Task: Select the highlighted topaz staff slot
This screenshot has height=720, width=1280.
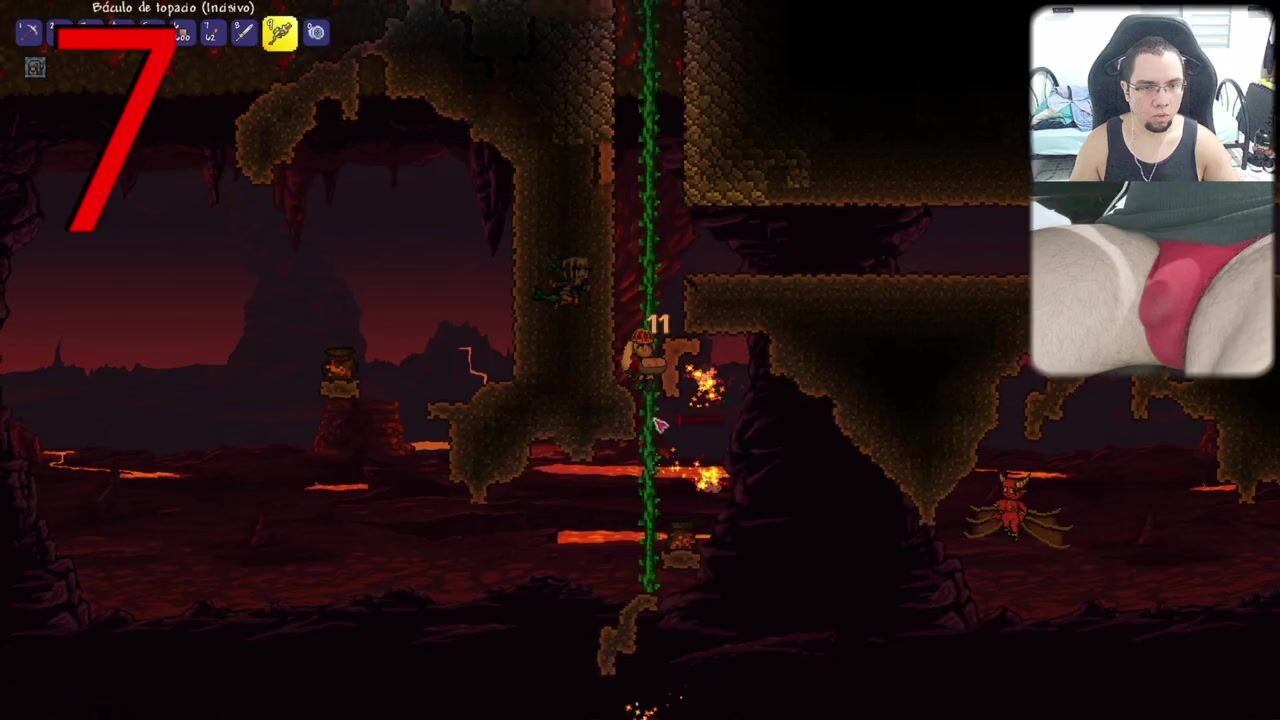Action: click(x=280, y=33)
